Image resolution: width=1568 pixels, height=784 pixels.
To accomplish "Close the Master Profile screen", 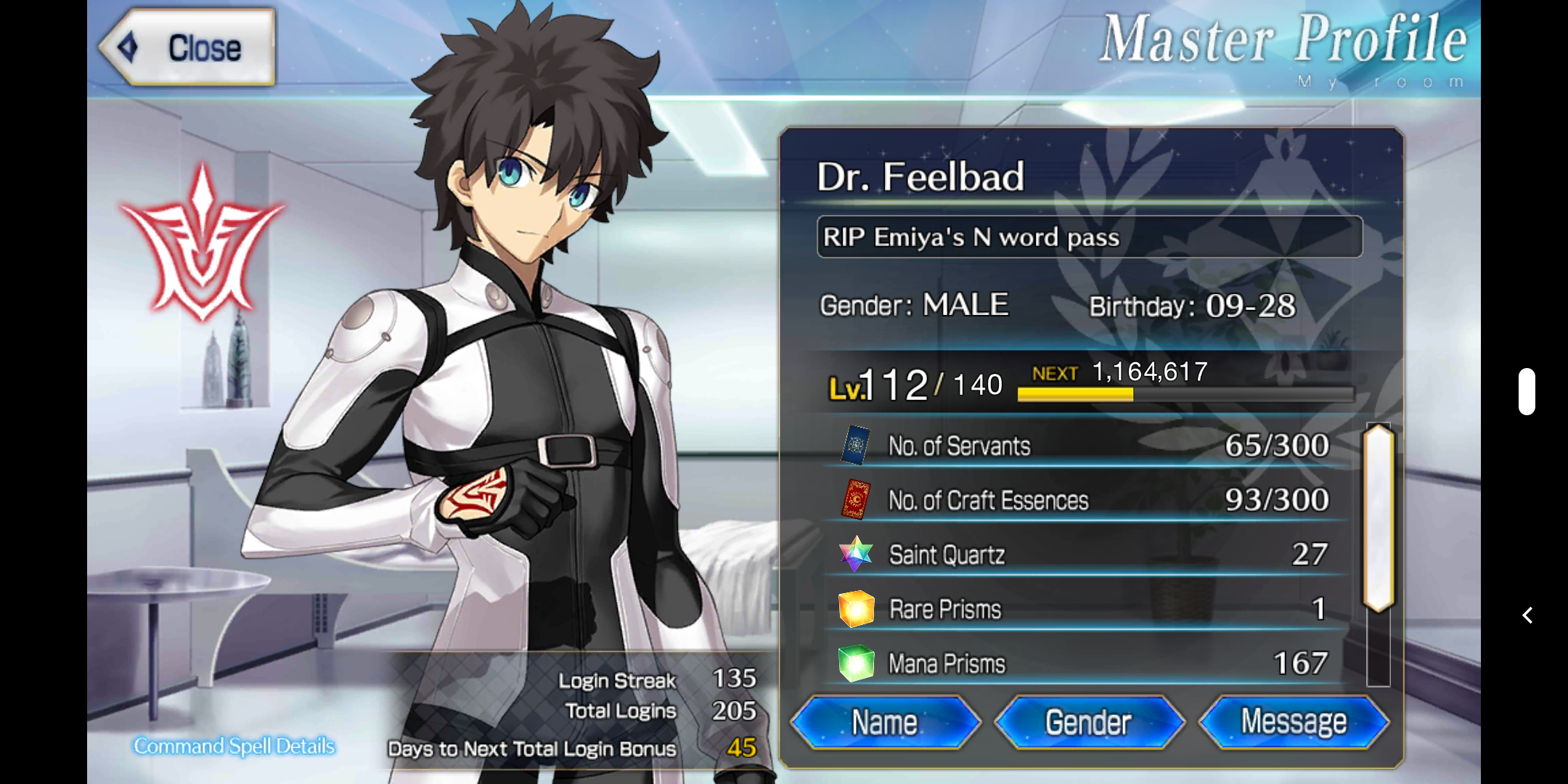I will [x=187, y=48].
